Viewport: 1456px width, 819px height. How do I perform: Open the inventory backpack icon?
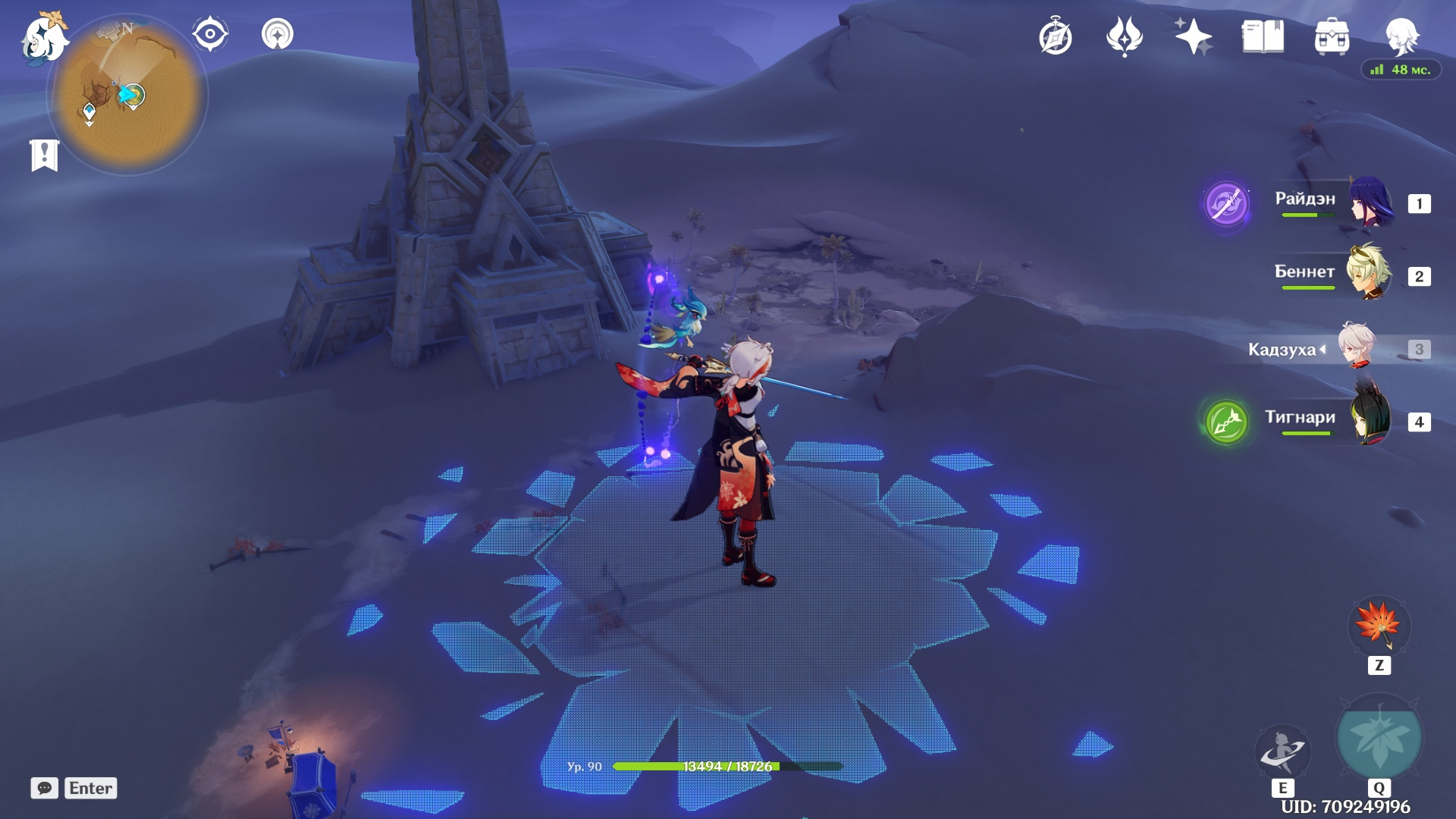point(1332,37)
